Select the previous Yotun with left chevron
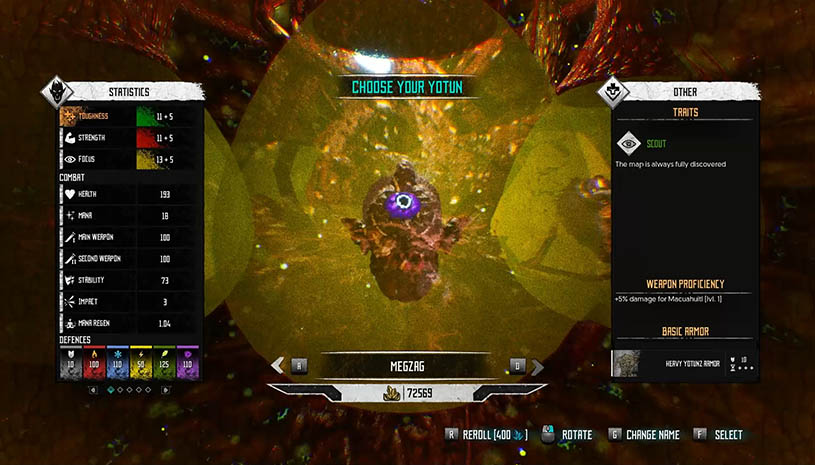Screen dimensions: 815x465 coord(278,366)
